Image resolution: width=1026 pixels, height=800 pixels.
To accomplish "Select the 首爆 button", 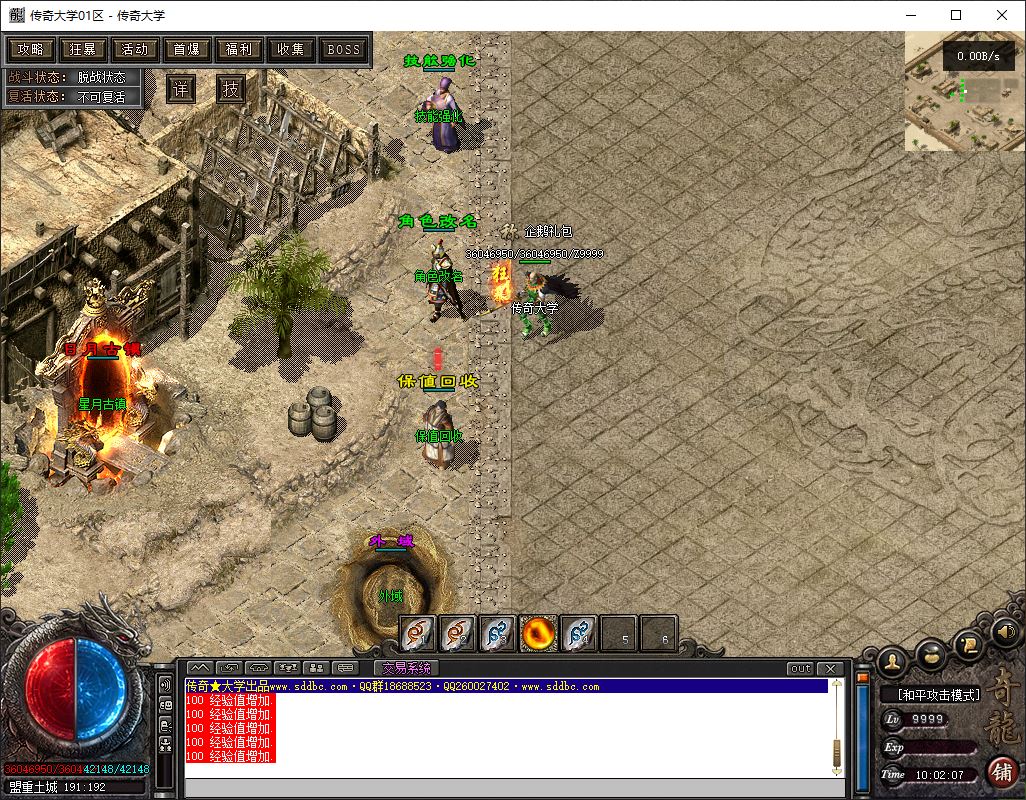I will click(x=187, y=49).
